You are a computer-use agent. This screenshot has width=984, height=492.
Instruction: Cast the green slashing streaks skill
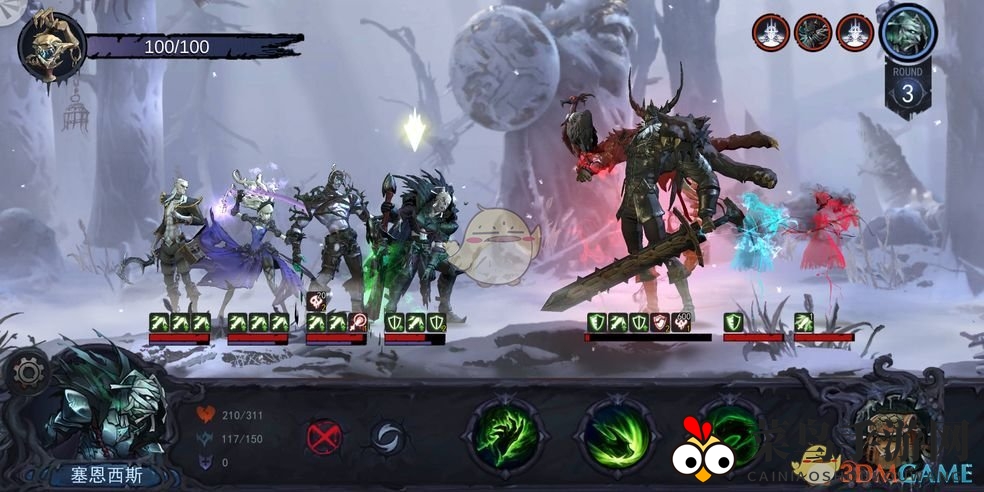pos(615,435)
